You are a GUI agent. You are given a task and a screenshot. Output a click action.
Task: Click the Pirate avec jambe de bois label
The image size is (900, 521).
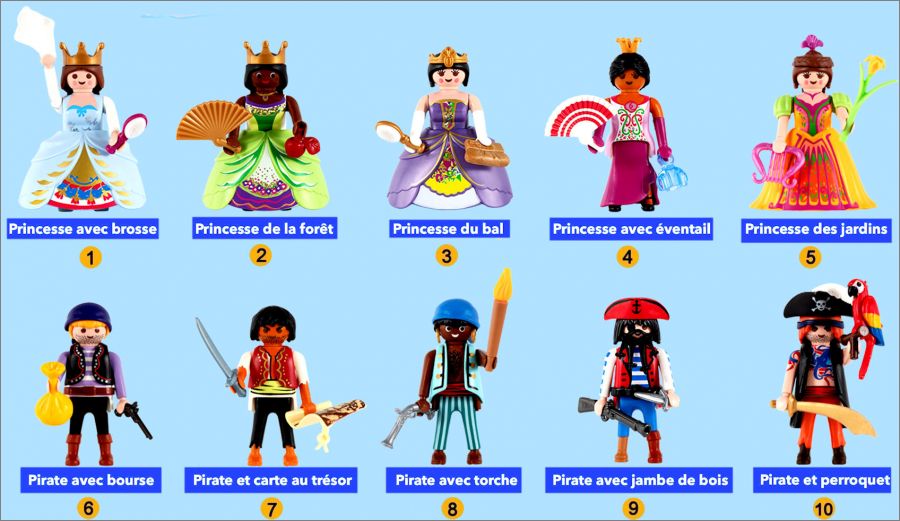click(640, 480)
